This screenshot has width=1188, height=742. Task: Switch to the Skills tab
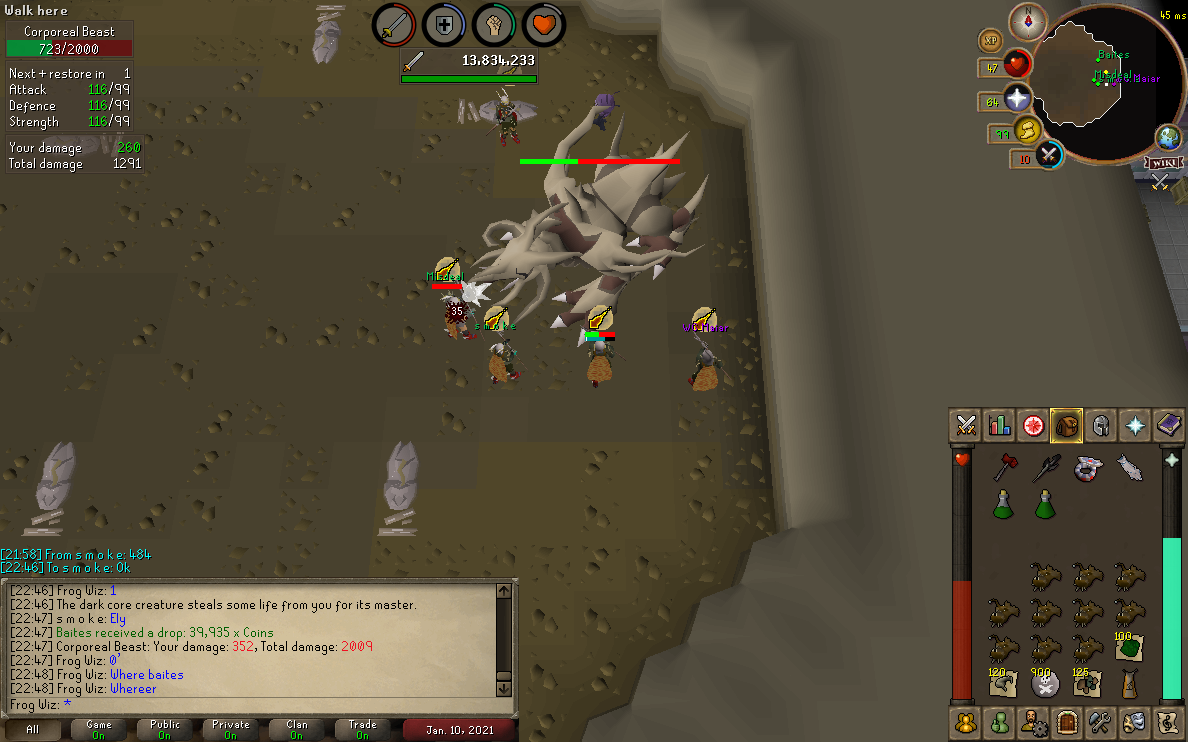tap(999, 425)
